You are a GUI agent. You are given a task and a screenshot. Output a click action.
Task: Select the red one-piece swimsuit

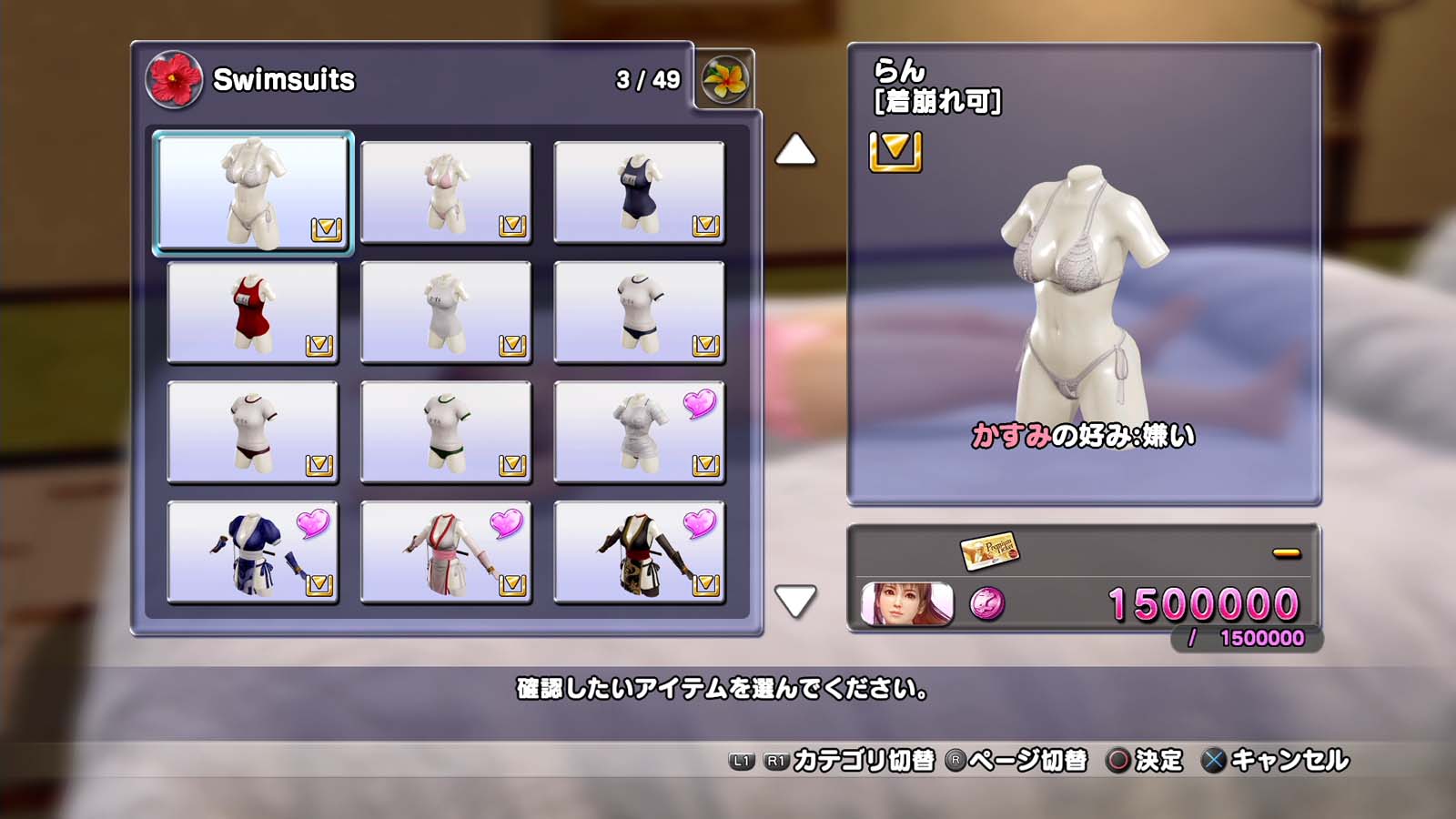coord(253,312)
